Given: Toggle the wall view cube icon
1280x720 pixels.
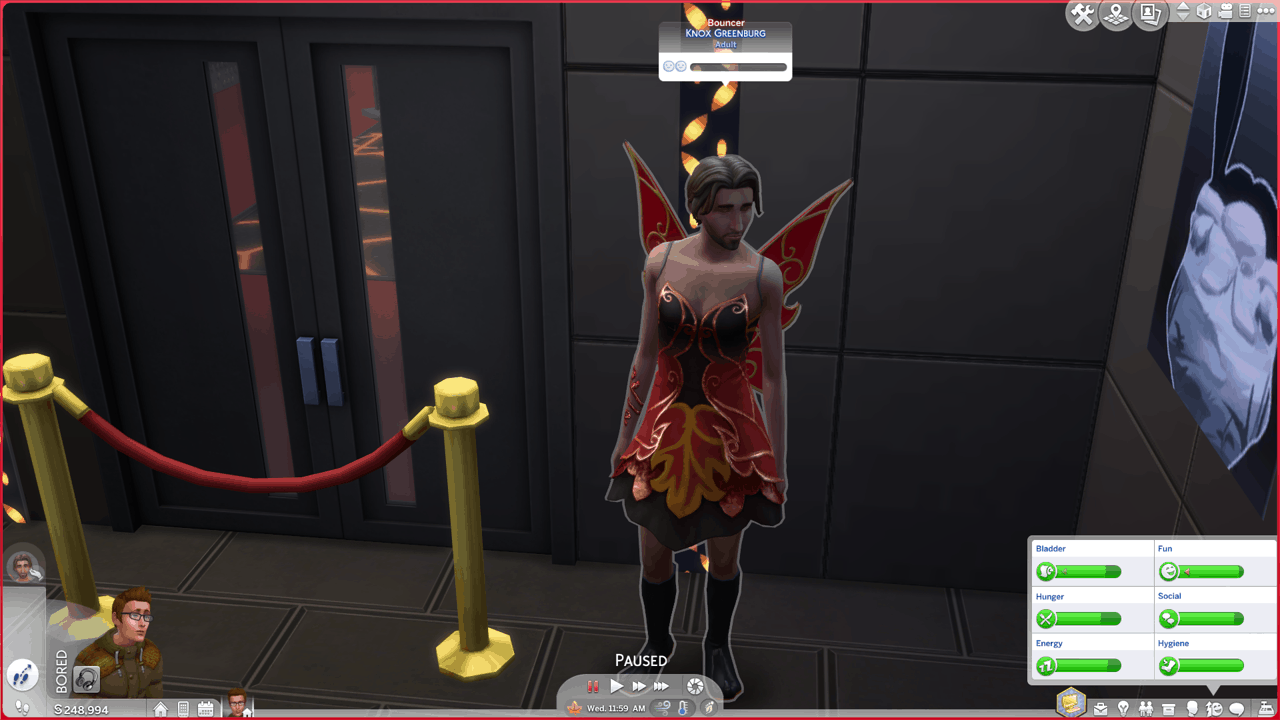Looking at the screenshot, I should 1205,12.
